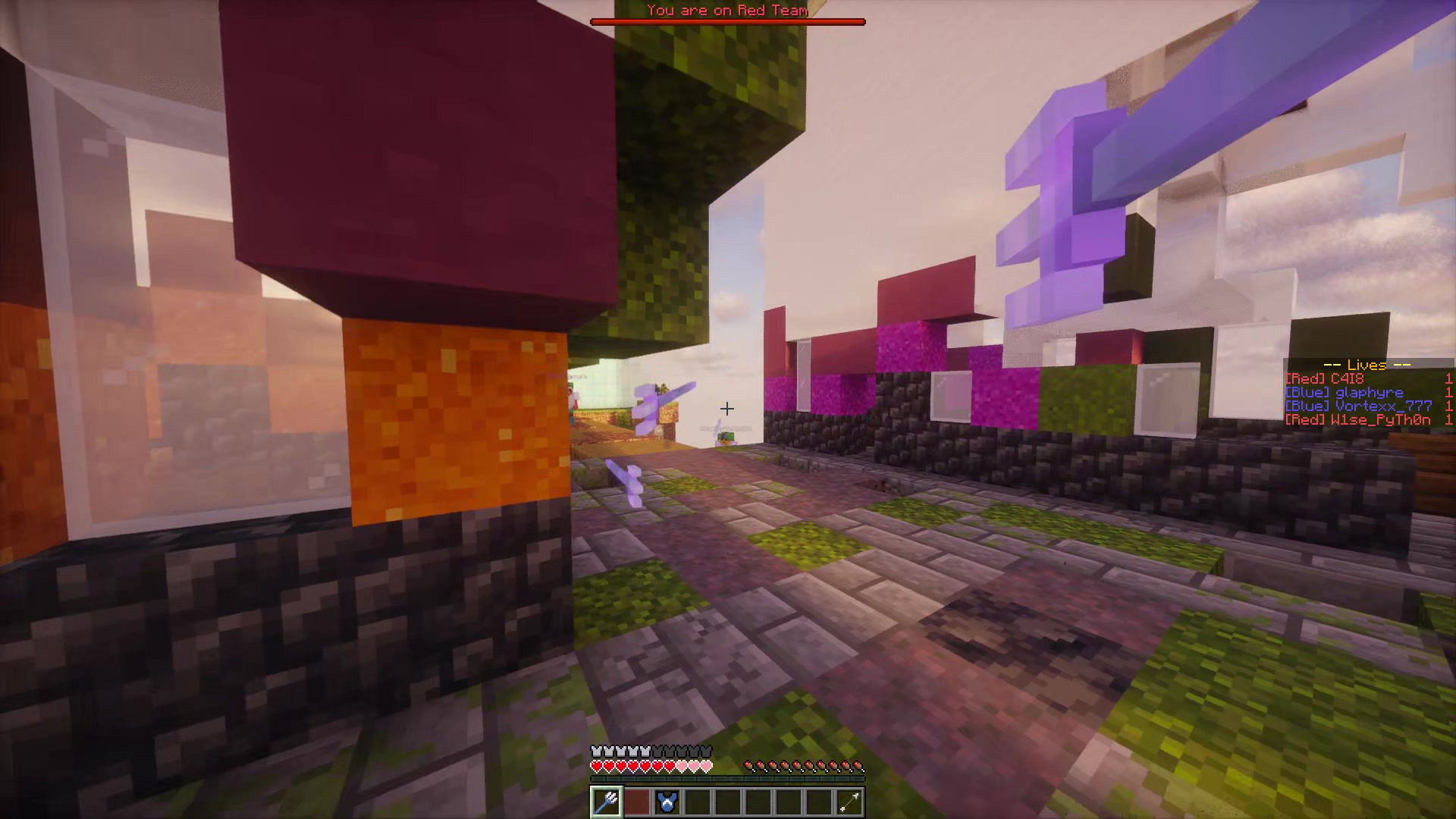Click the Vortexx_777 life count of 1
This screenshot has width=1456, height=819.
click(x=1449, y=406)
